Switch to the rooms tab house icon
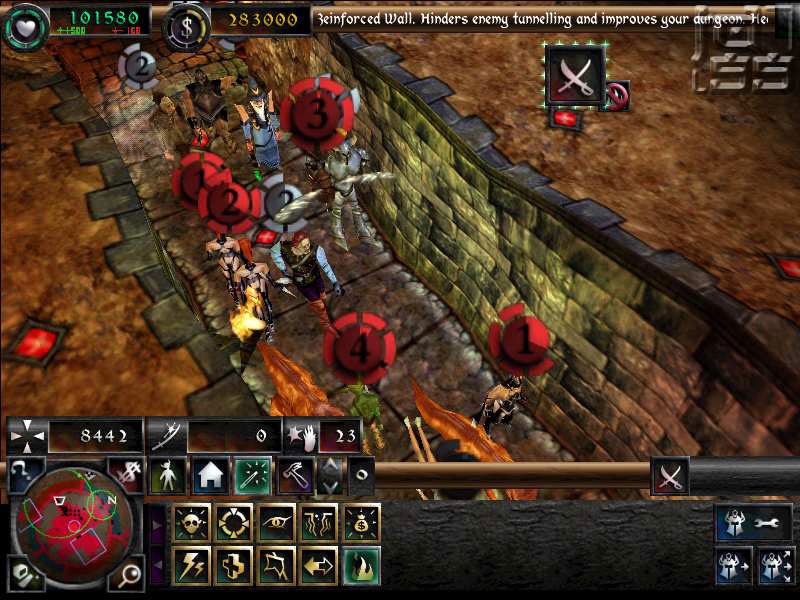This screenshot has height=600, width=800. pyautogui.click(x=210, y=476)
